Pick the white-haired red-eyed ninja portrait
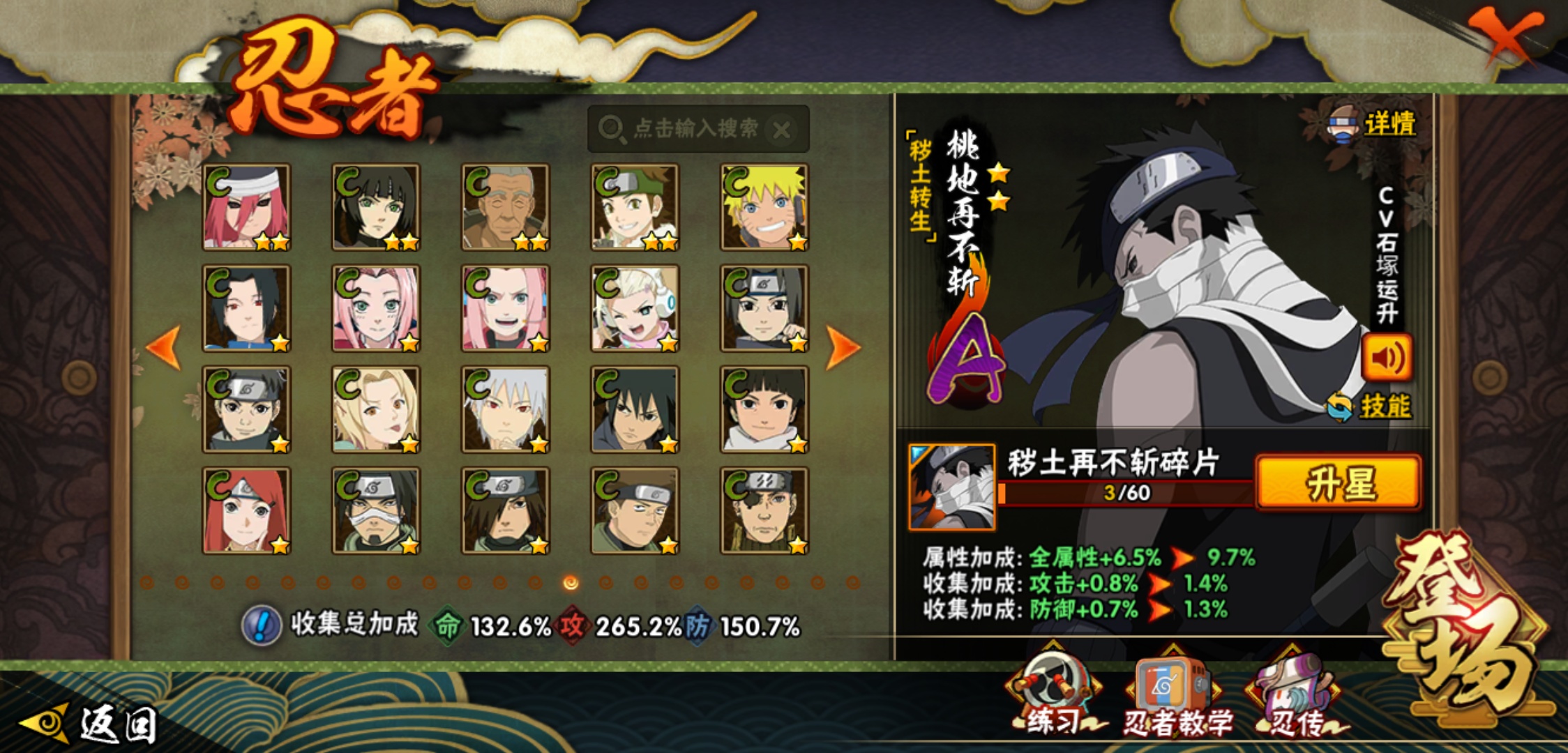 [505, 409]
